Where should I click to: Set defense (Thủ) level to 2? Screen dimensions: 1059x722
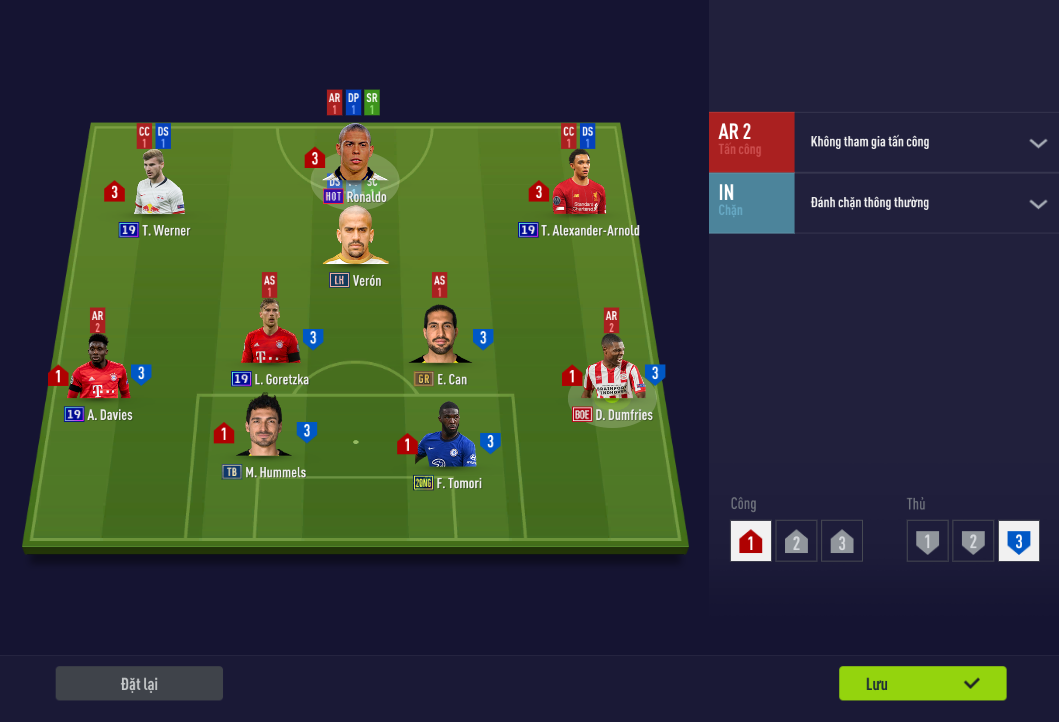pyautogui.click(x=972, y=541)
